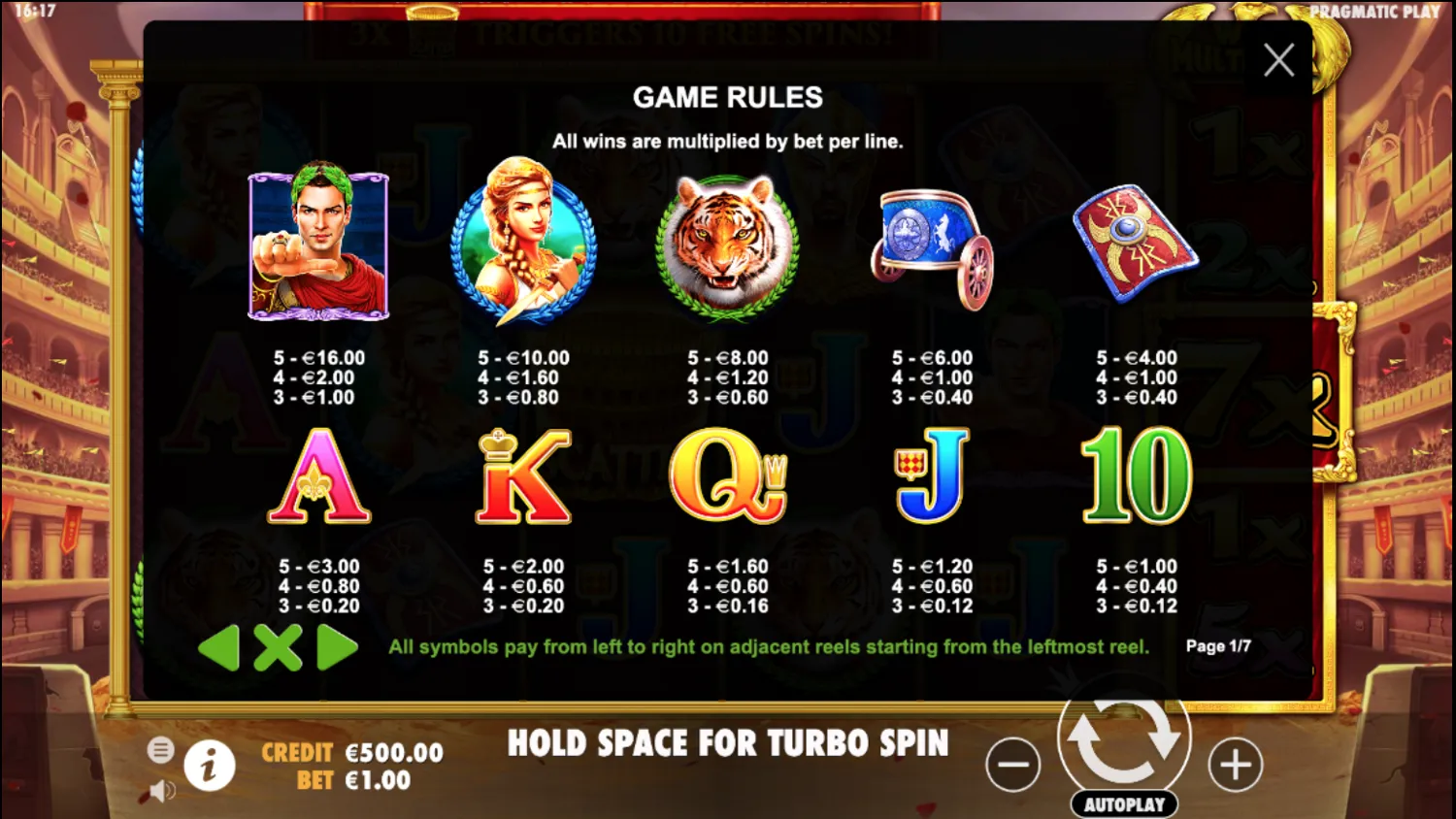This screenshot has width=1456, height=819.
Task: Click the Roman shield symbol
Action: pos(1136,241)
